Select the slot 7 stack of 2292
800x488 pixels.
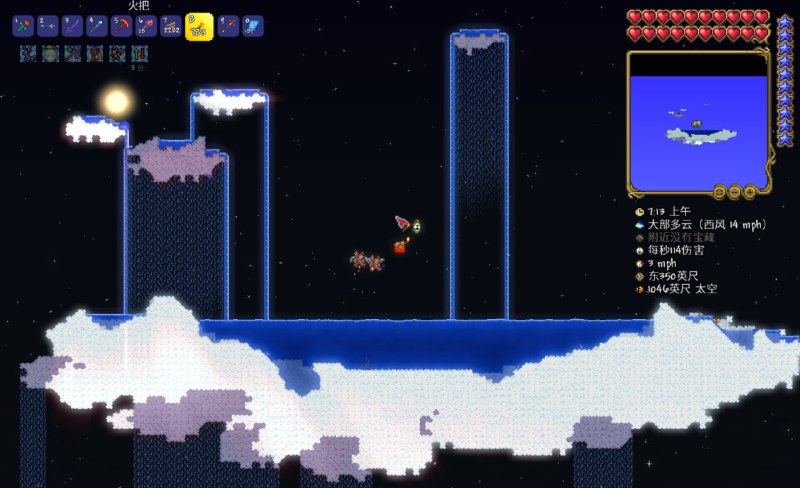[x=172, y=26]
